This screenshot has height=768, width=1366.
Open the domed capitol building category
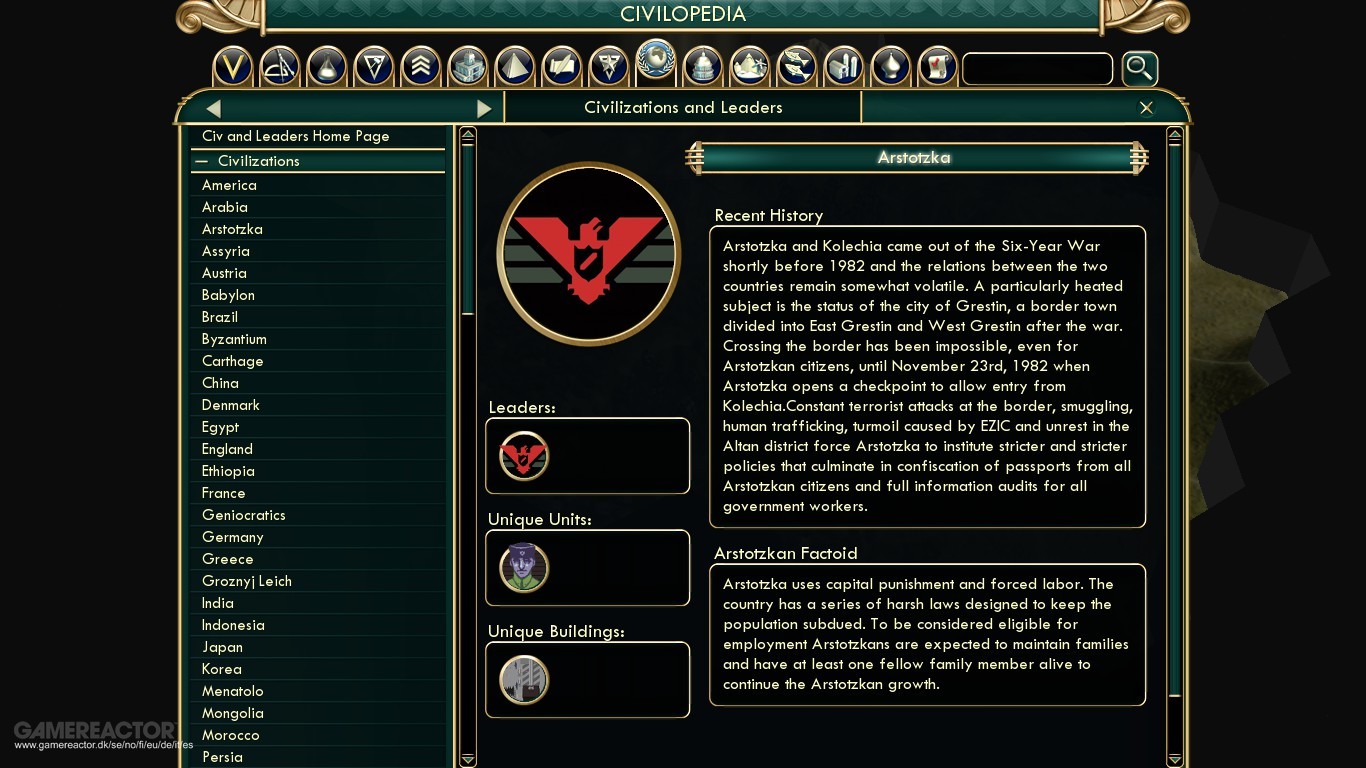point(702,67)
